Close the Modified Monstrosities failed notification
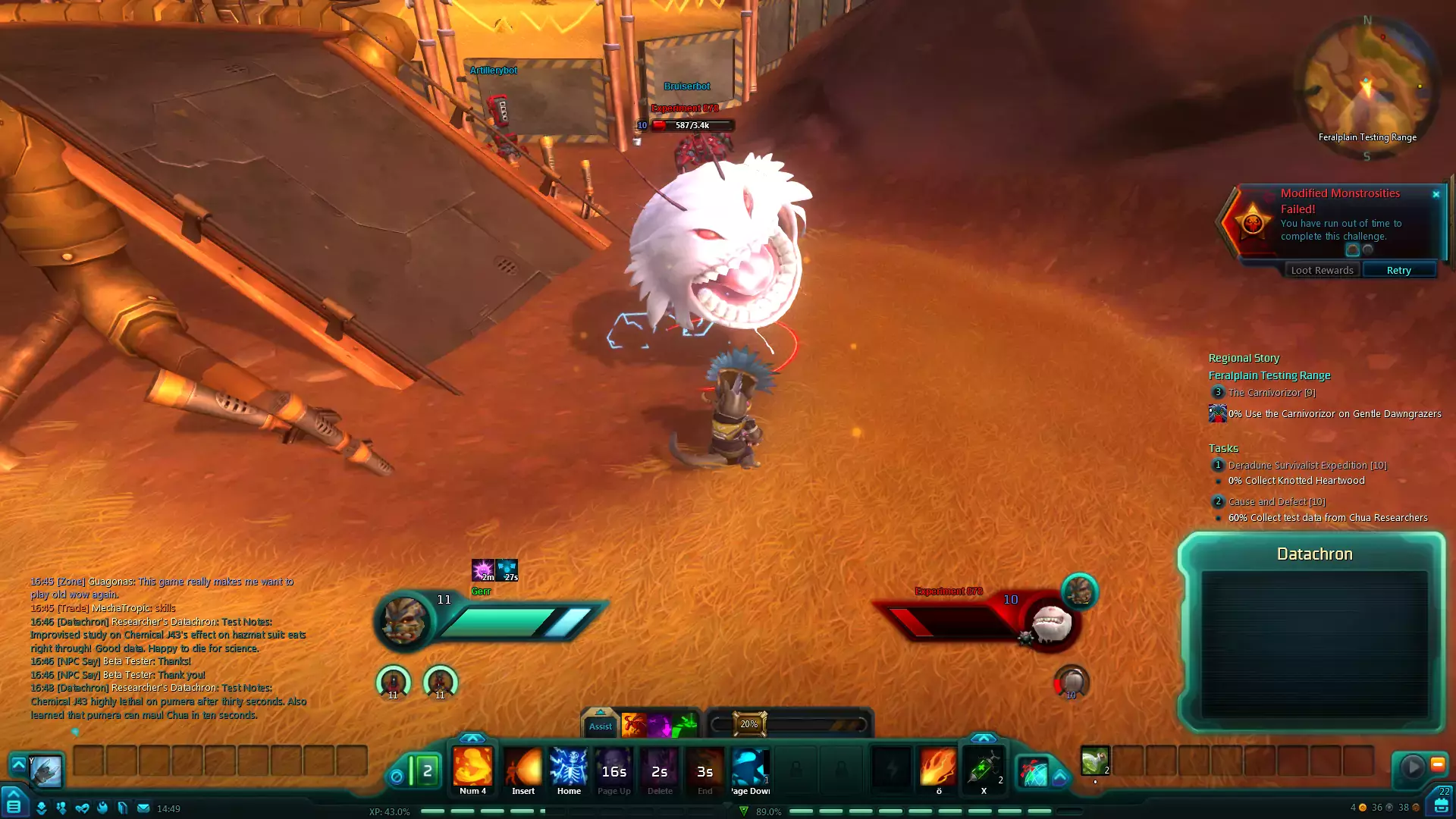1456x819 pixels. [1436, 194]
